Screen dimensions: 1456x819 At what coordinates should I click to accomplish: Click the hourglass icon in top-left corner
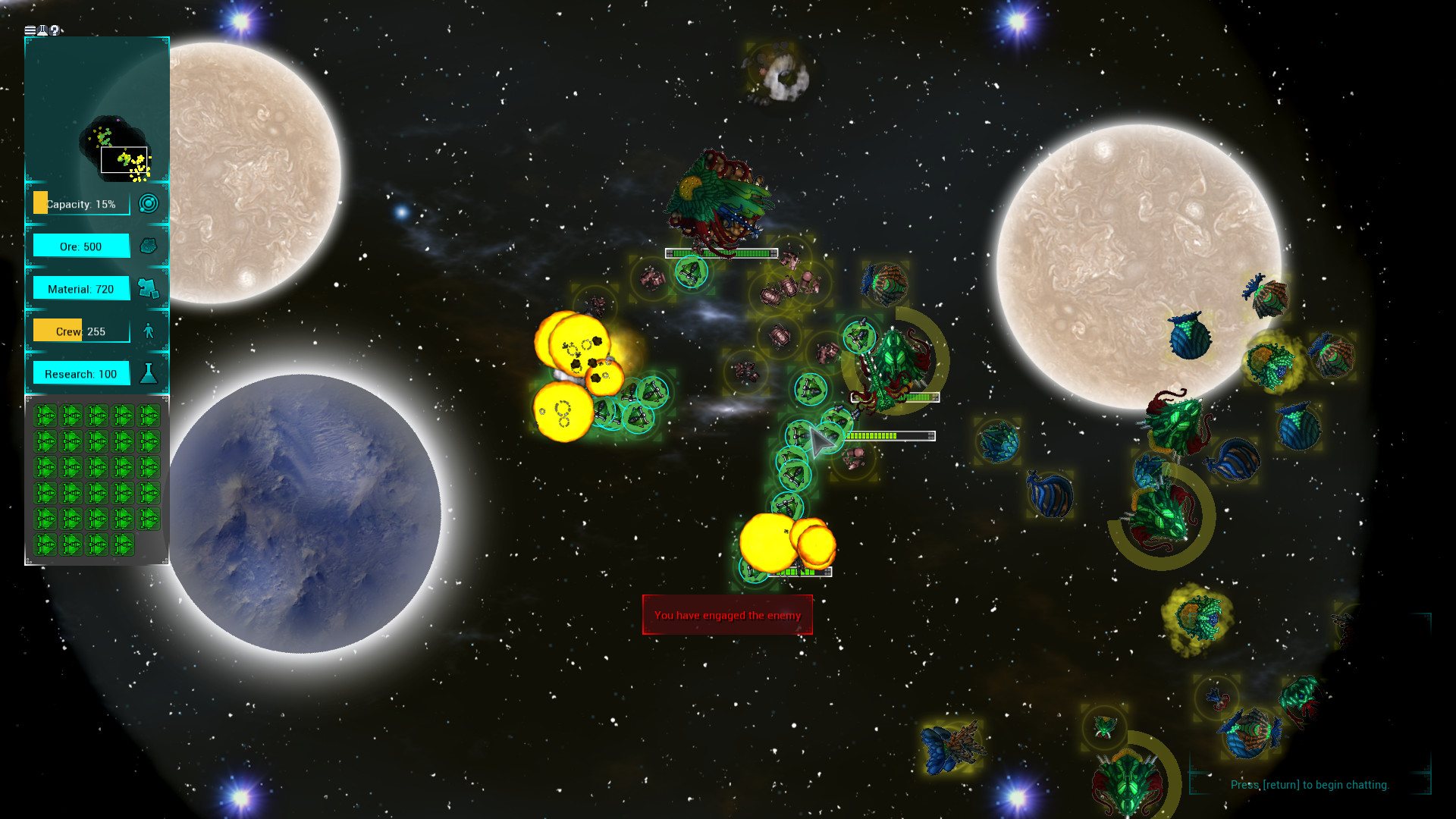click(x=42, y=30)
